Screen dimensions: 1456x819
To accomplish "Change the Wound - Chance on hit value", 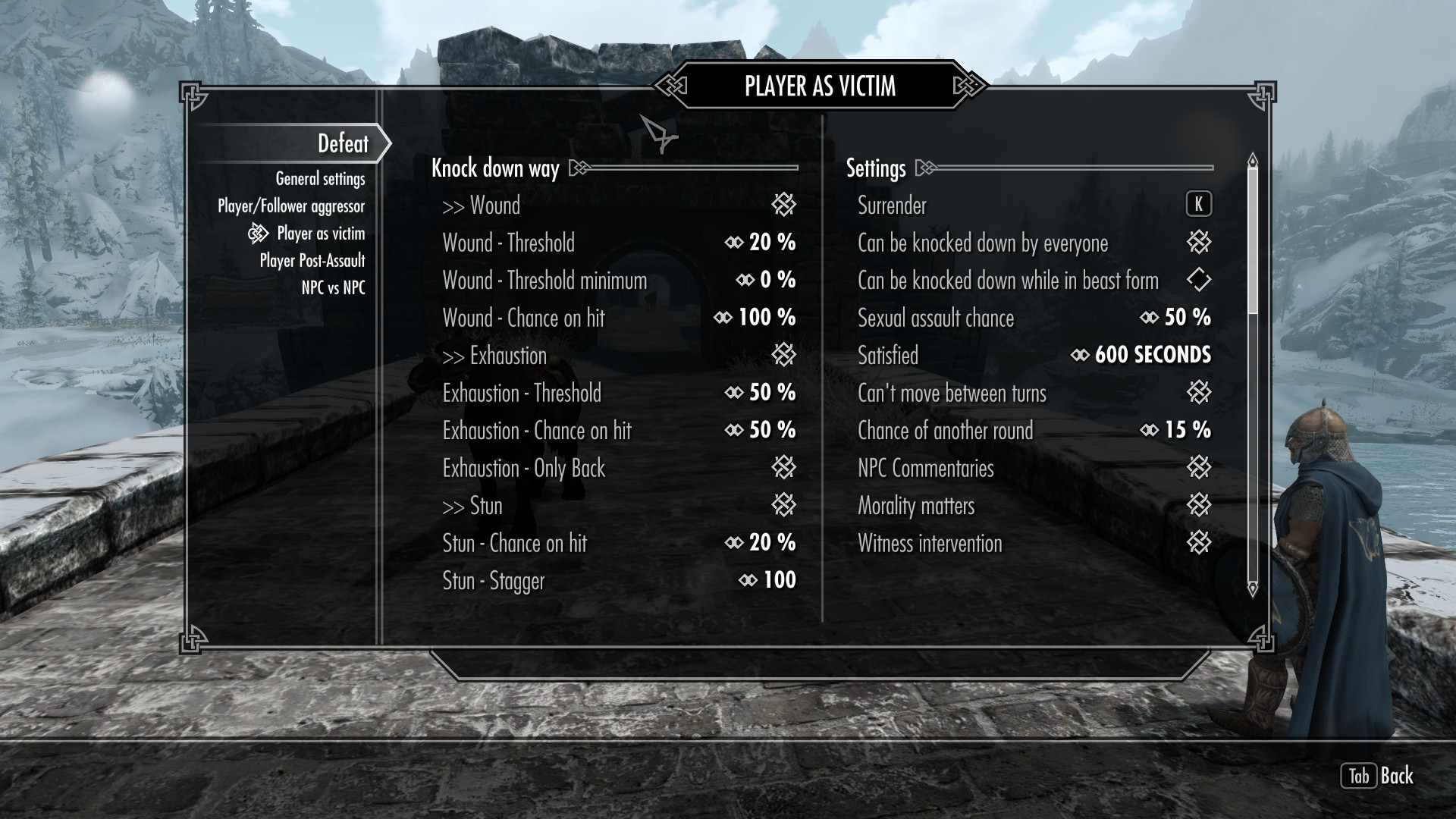I will tap(755, 318).
